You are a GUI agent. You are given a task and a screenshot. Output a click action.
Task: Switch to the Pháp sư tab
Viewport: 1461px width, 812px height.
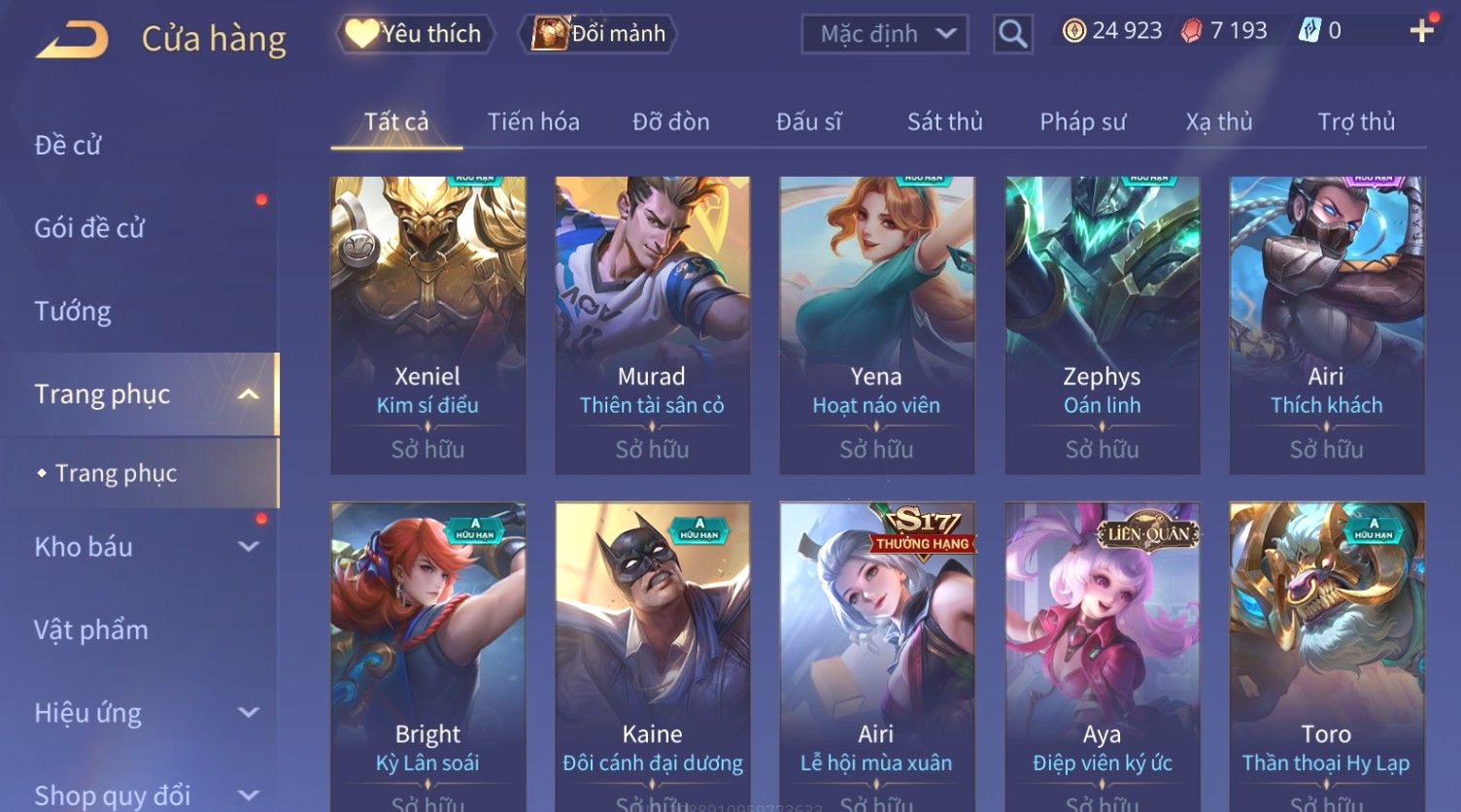[x=1082, y=122]
